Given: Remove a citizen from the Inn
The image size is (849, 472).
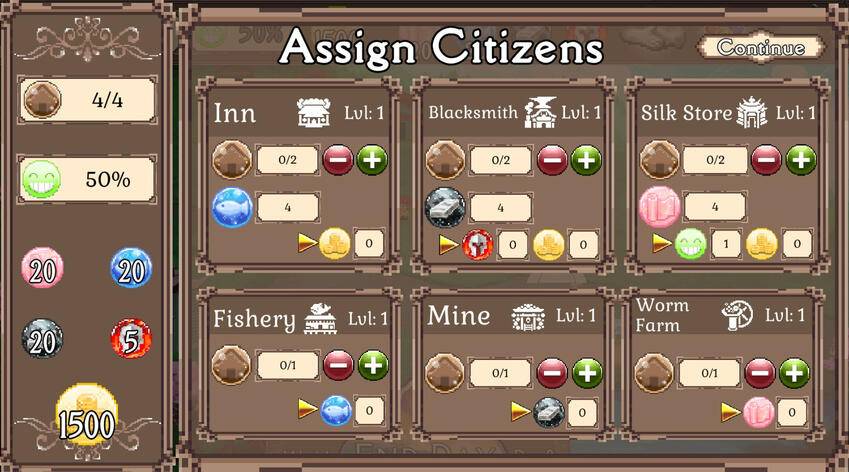Looking at the screenshot, I should point(338,159).
